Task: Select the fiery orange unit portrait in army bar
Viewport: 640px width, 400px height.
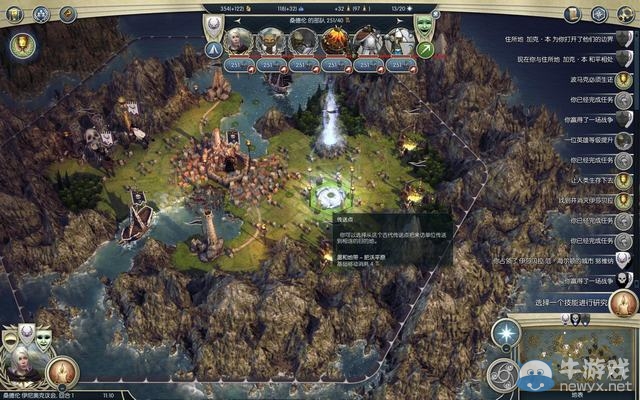Action: tap(333, 41)
